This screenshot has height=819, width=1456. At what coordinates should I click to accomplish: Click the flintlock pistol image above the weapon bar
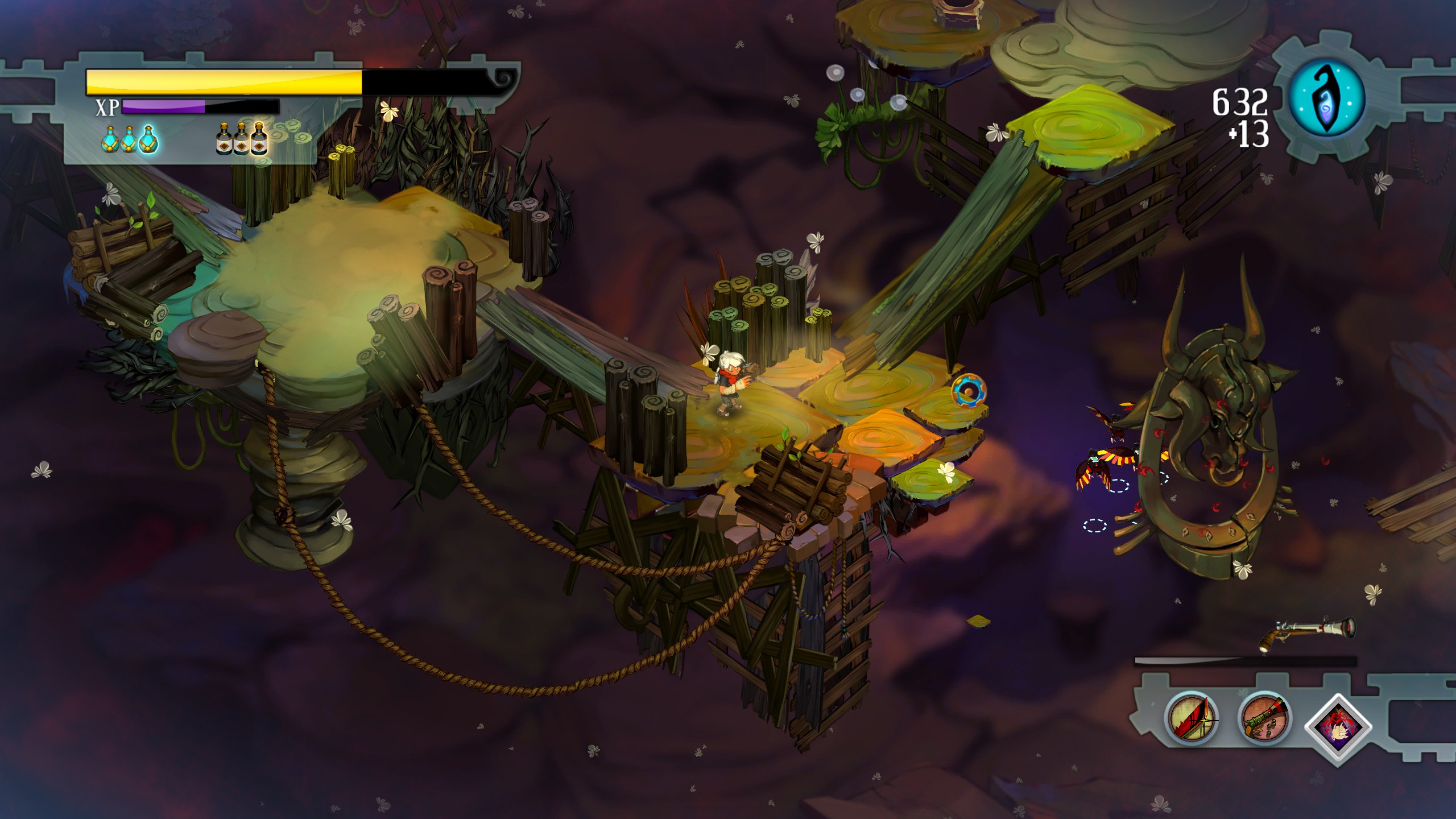[1307, 631]
